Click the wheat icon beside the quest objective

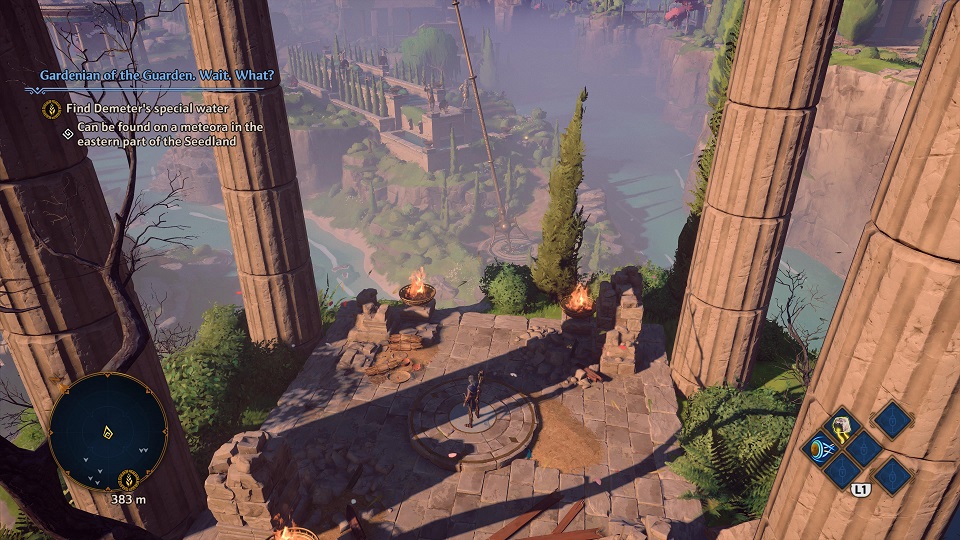(51, 109)
